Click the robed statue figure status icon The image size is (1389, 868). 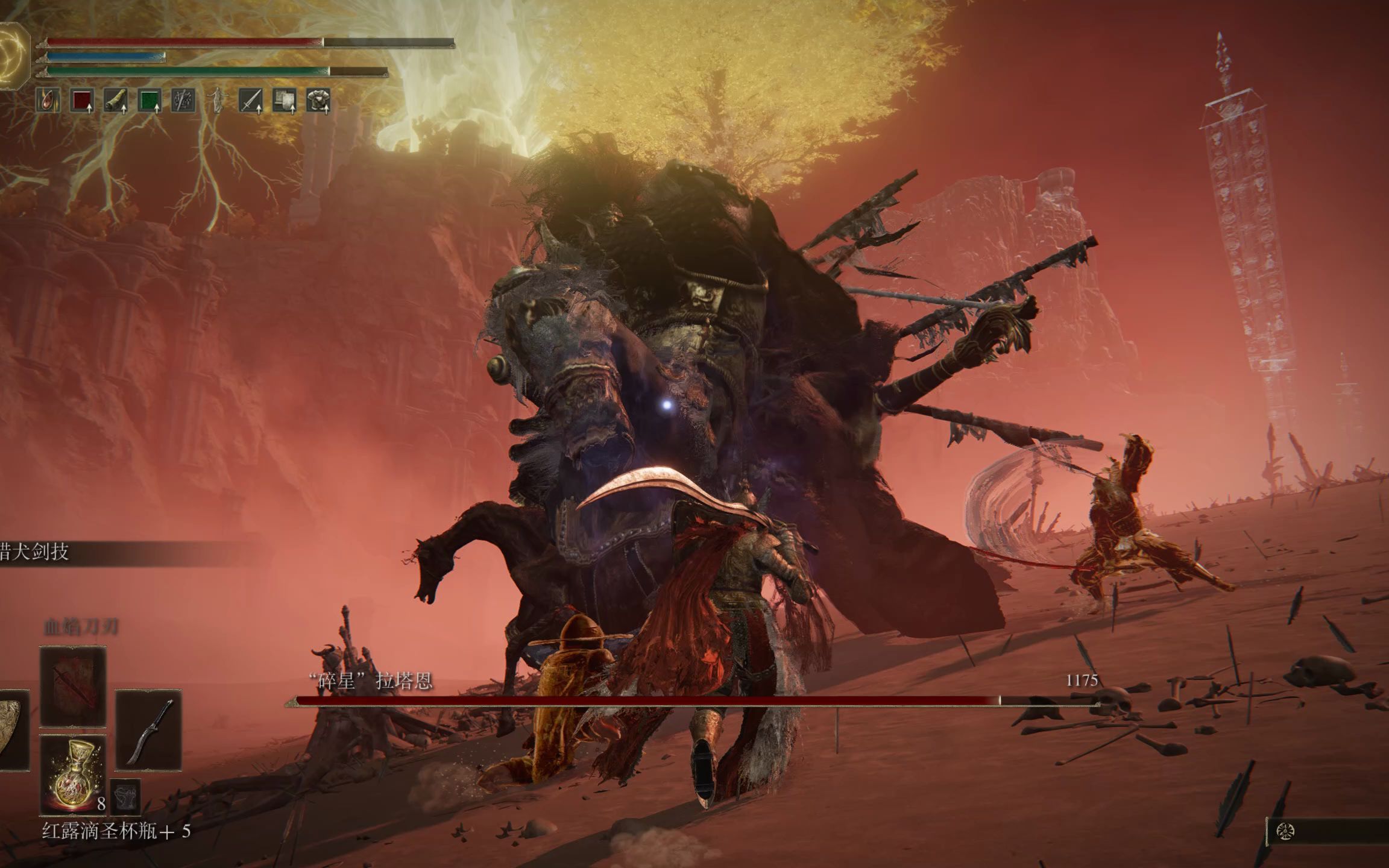click(x=216, y=101)
